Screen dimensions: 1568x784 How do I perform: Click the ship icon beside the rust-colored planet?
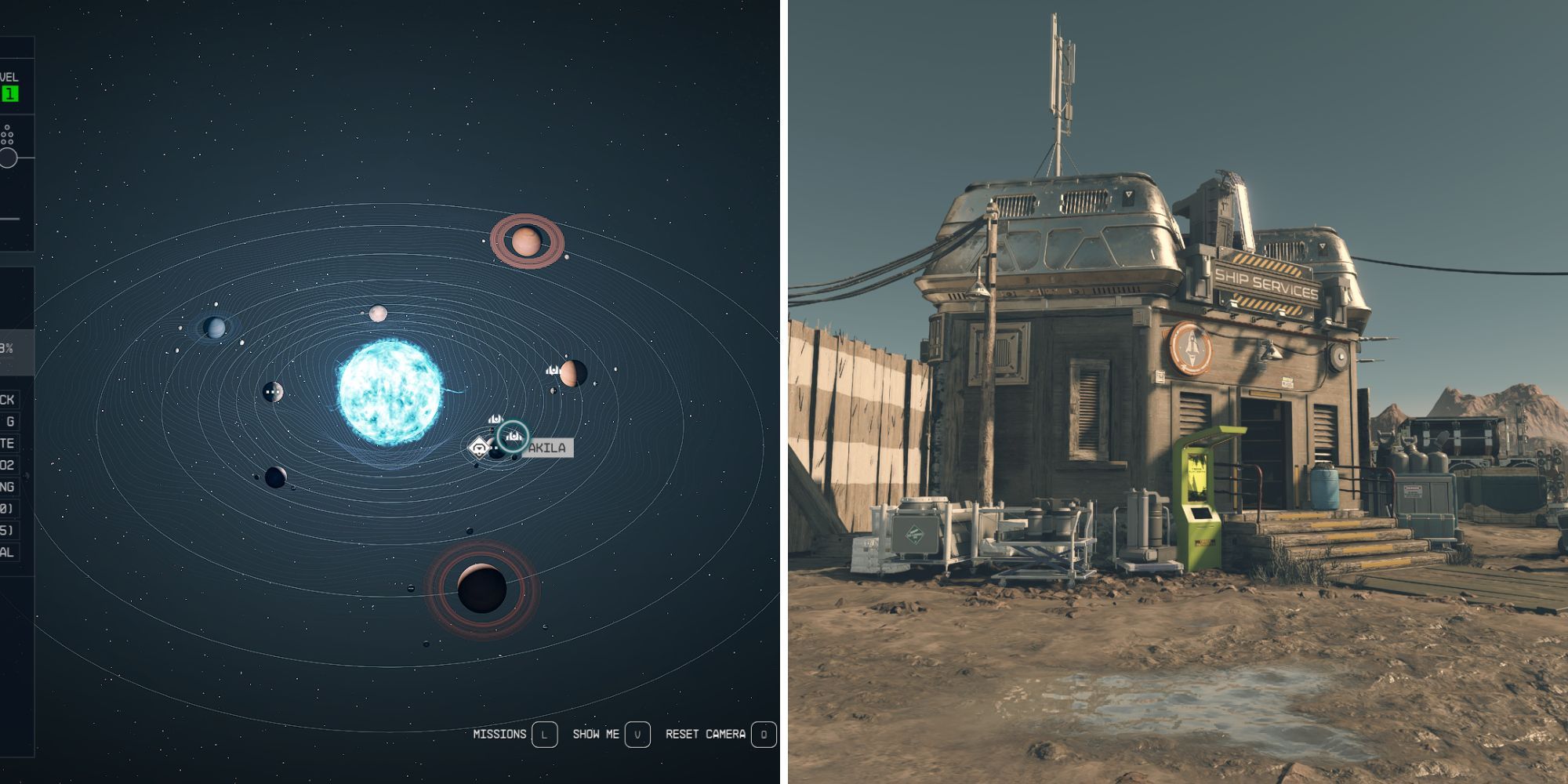click(553, 370)
